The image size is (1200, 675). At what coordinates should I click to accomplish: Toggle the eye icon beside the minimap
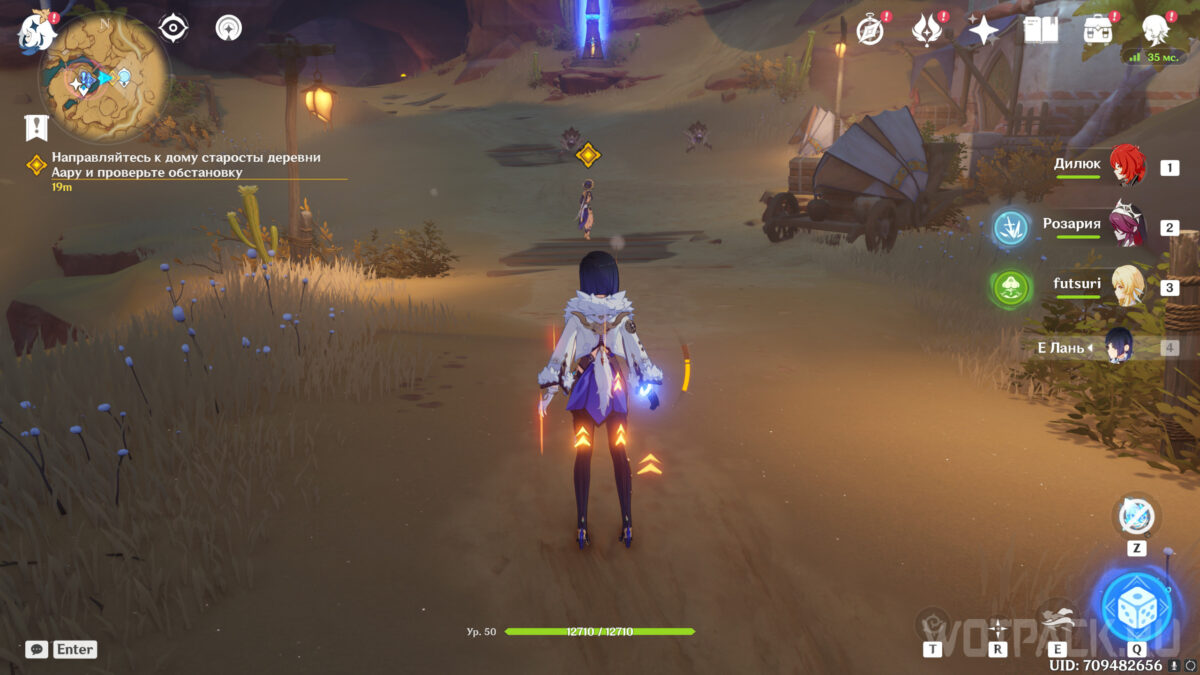click(x=174, y=28)
